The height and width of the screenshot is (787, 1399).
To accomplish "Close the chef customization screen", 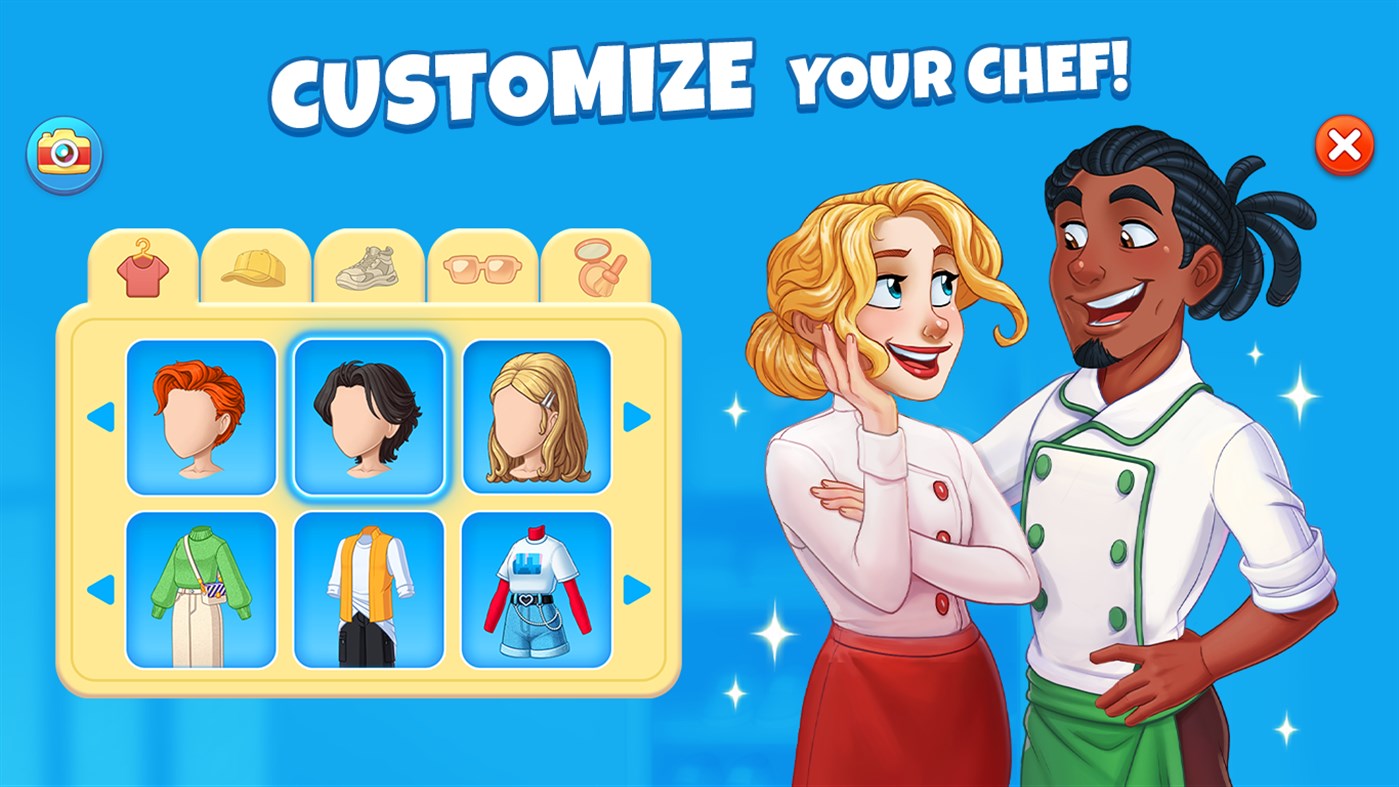I will pyautogui.click(x=1344, y=147).
